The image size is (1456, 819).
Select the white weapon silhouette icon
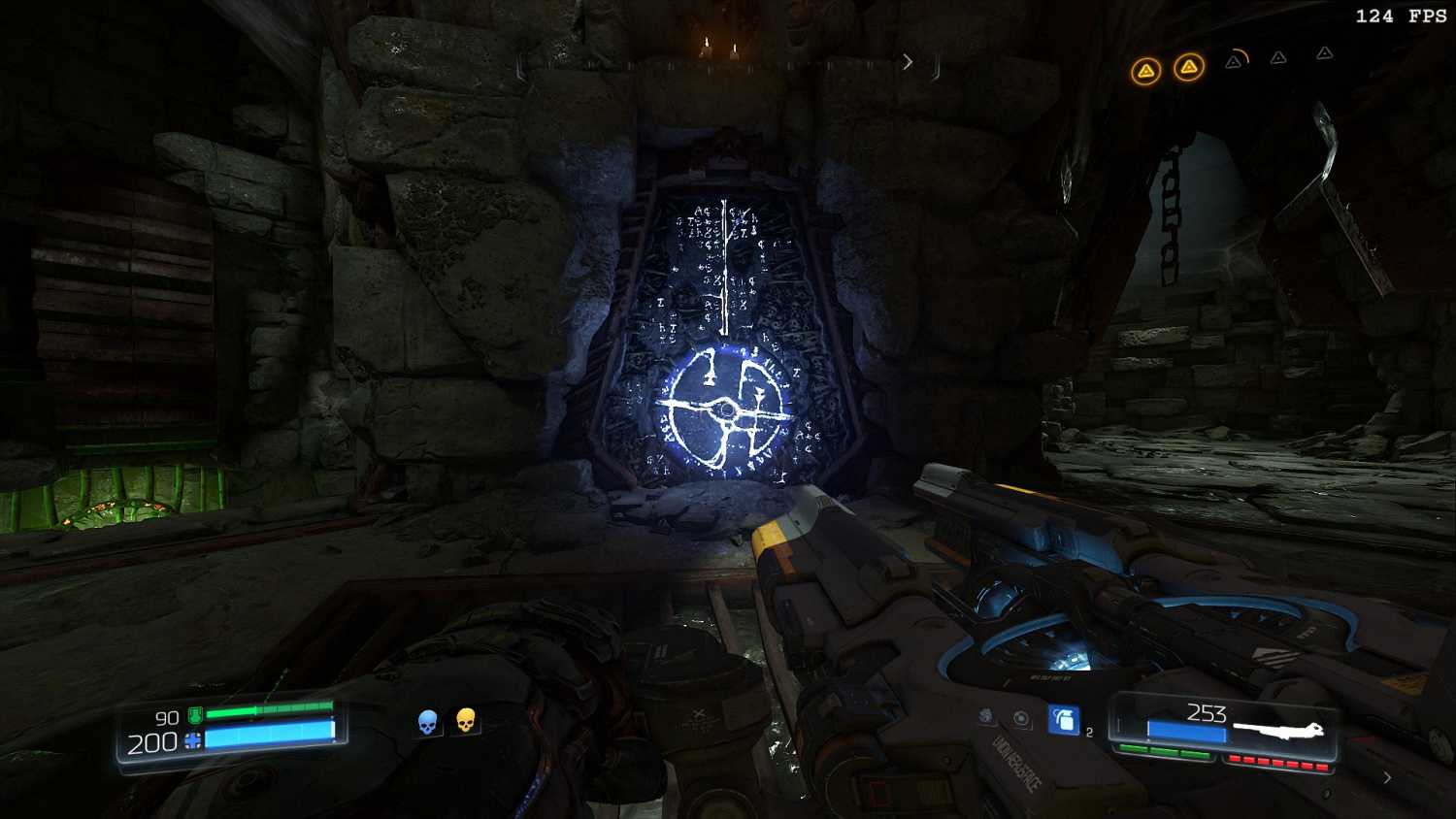coord(1277,729)
